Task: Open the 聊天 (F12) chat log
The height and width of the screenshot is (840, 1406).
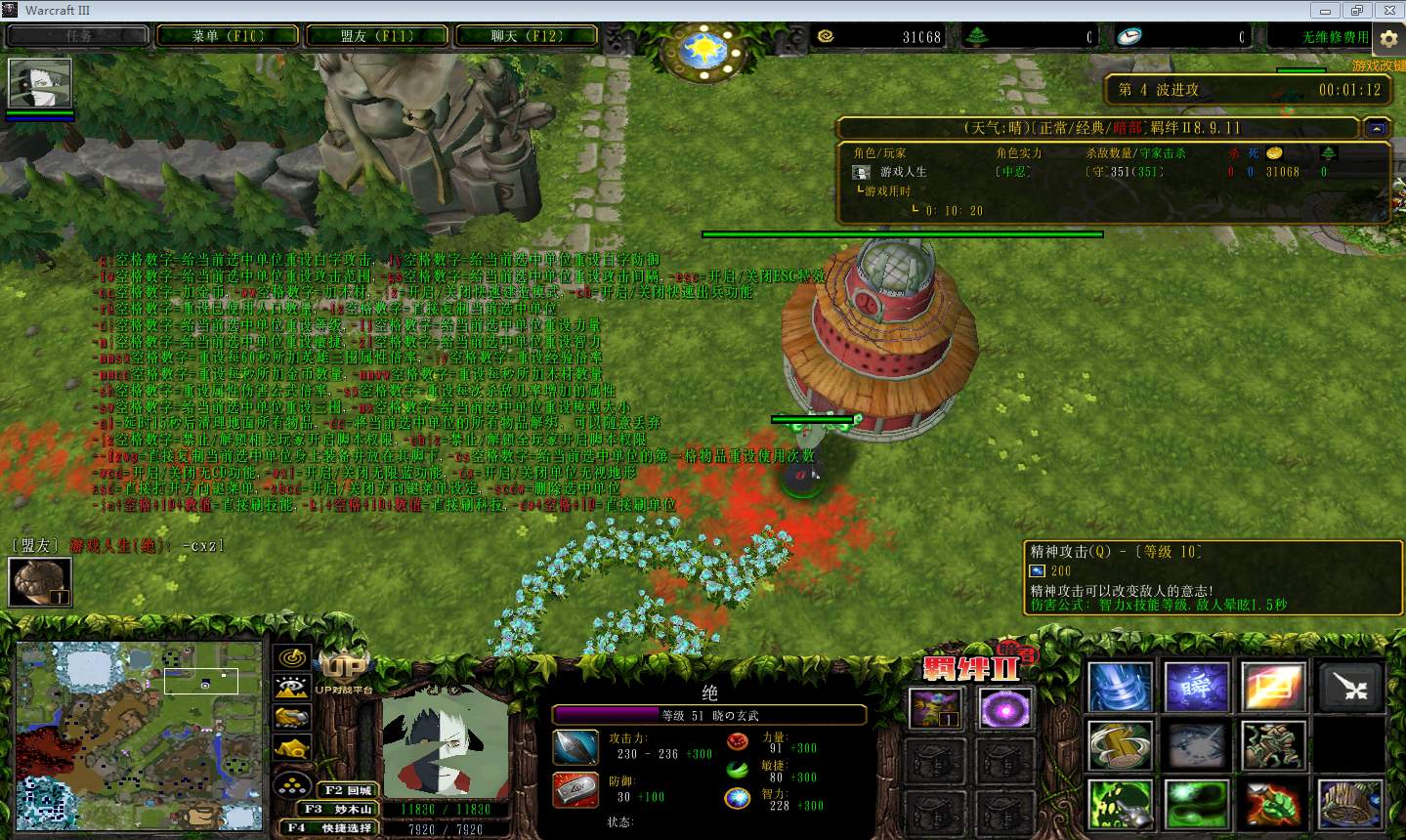Action: 527,36
